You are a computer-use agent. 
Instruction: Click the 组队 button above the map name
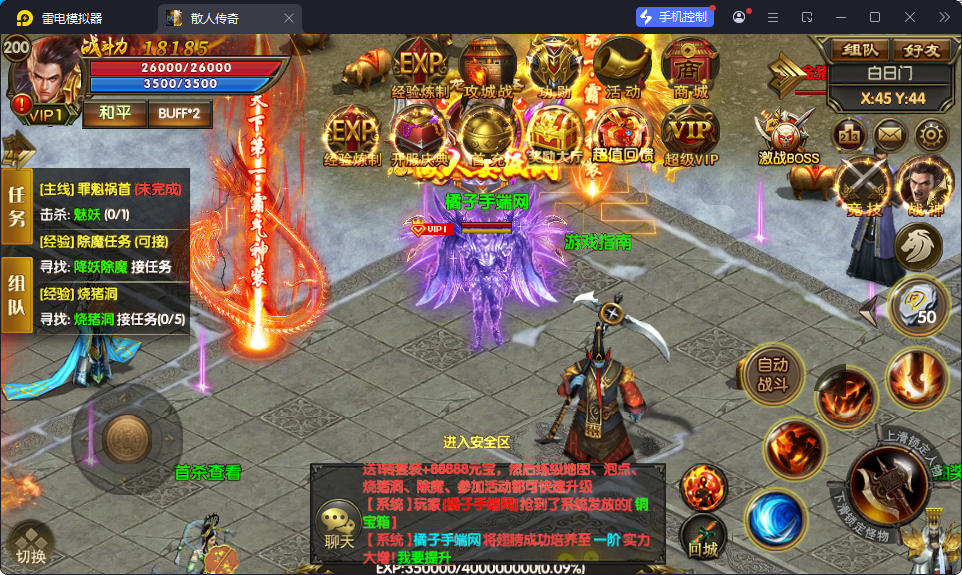[x=860, y=49]
